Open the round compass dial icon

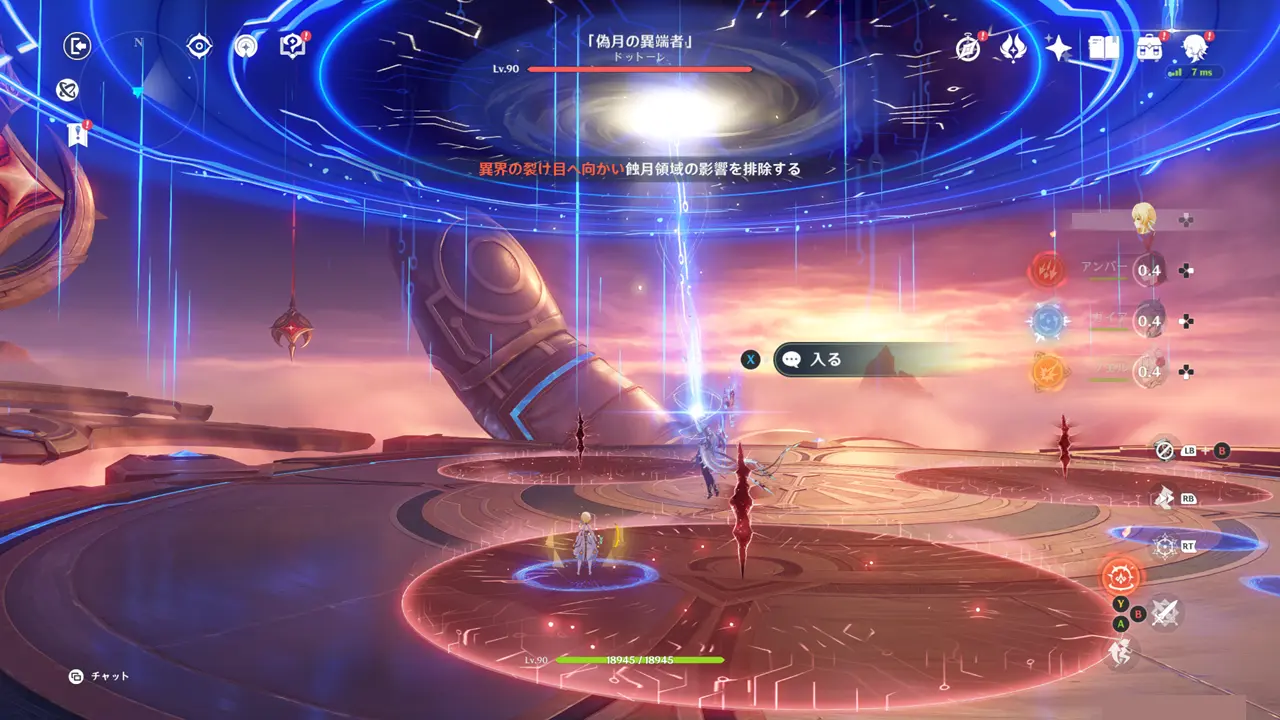(x=246, y=46)
